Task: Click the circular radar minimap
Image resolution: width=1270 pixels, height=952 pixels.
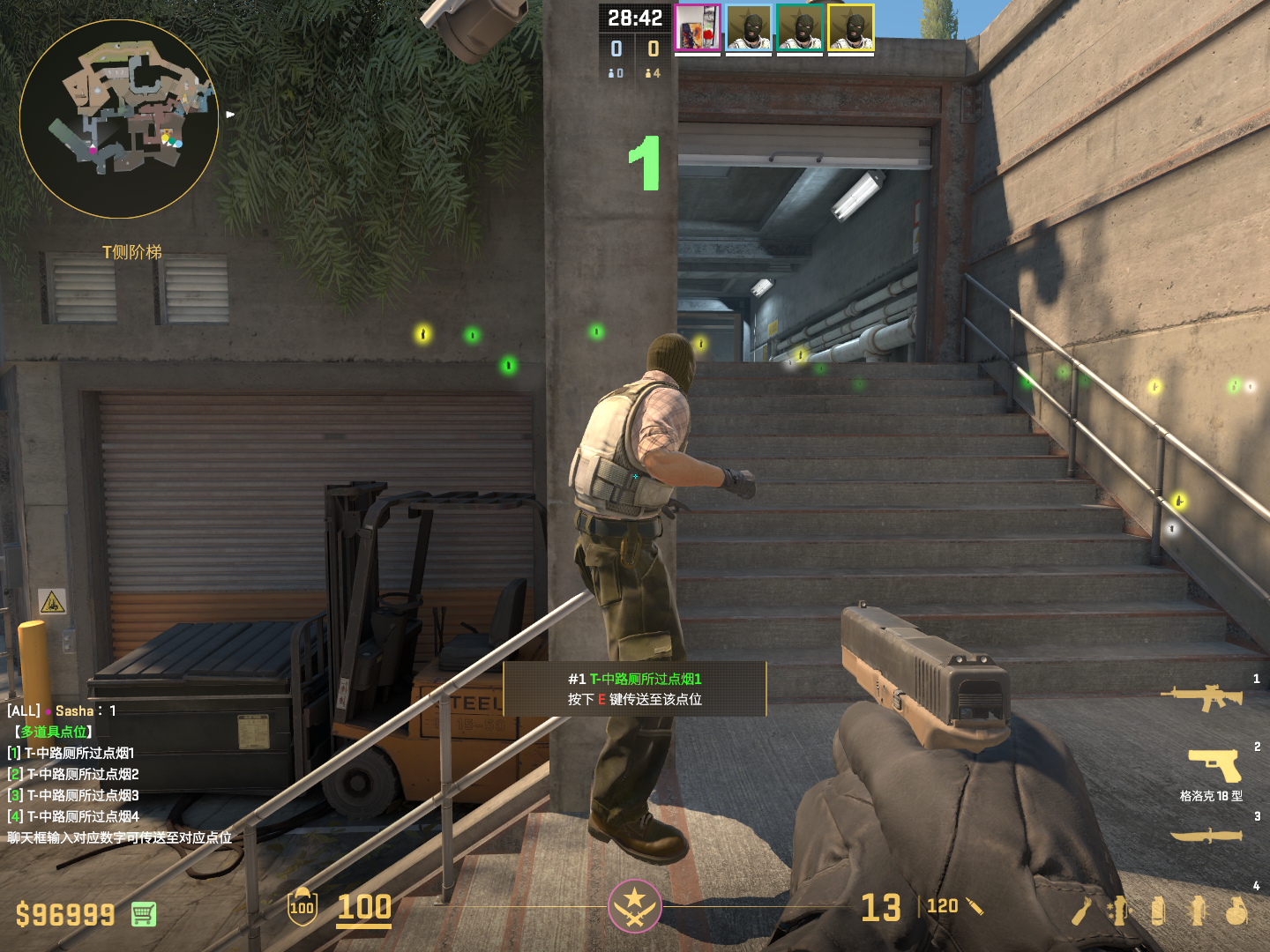Action: [119, 119]
